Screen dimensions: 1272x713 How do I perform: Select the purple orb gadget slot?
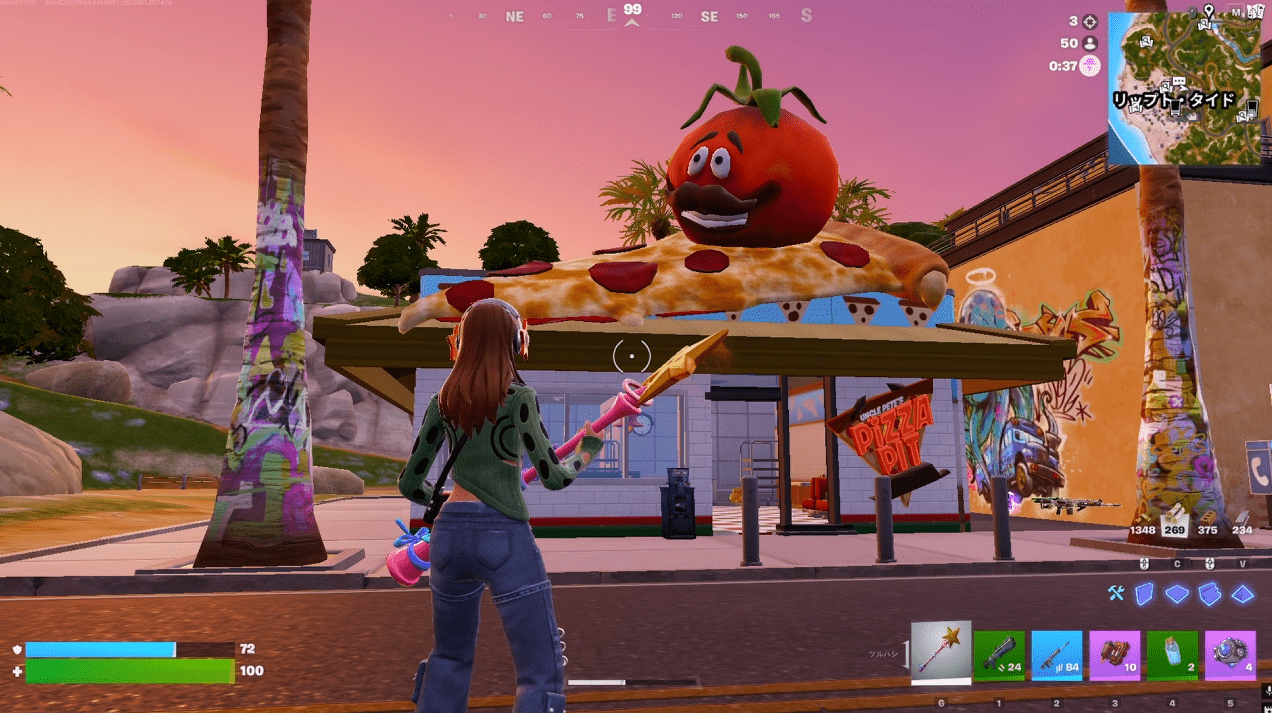tap(1230, 655)
